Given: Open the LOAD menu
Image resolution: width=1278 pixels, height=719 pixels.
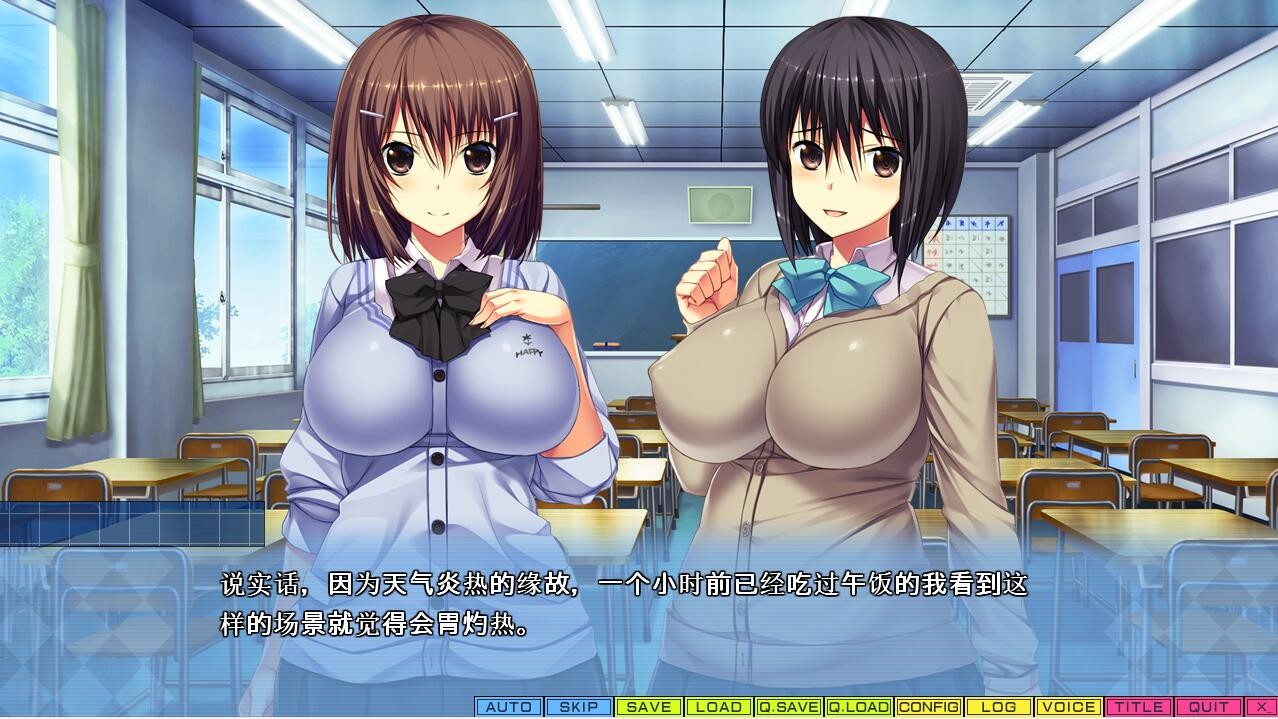Looking at the screenshot, I should pyautogui.click(x=719, y=707).
